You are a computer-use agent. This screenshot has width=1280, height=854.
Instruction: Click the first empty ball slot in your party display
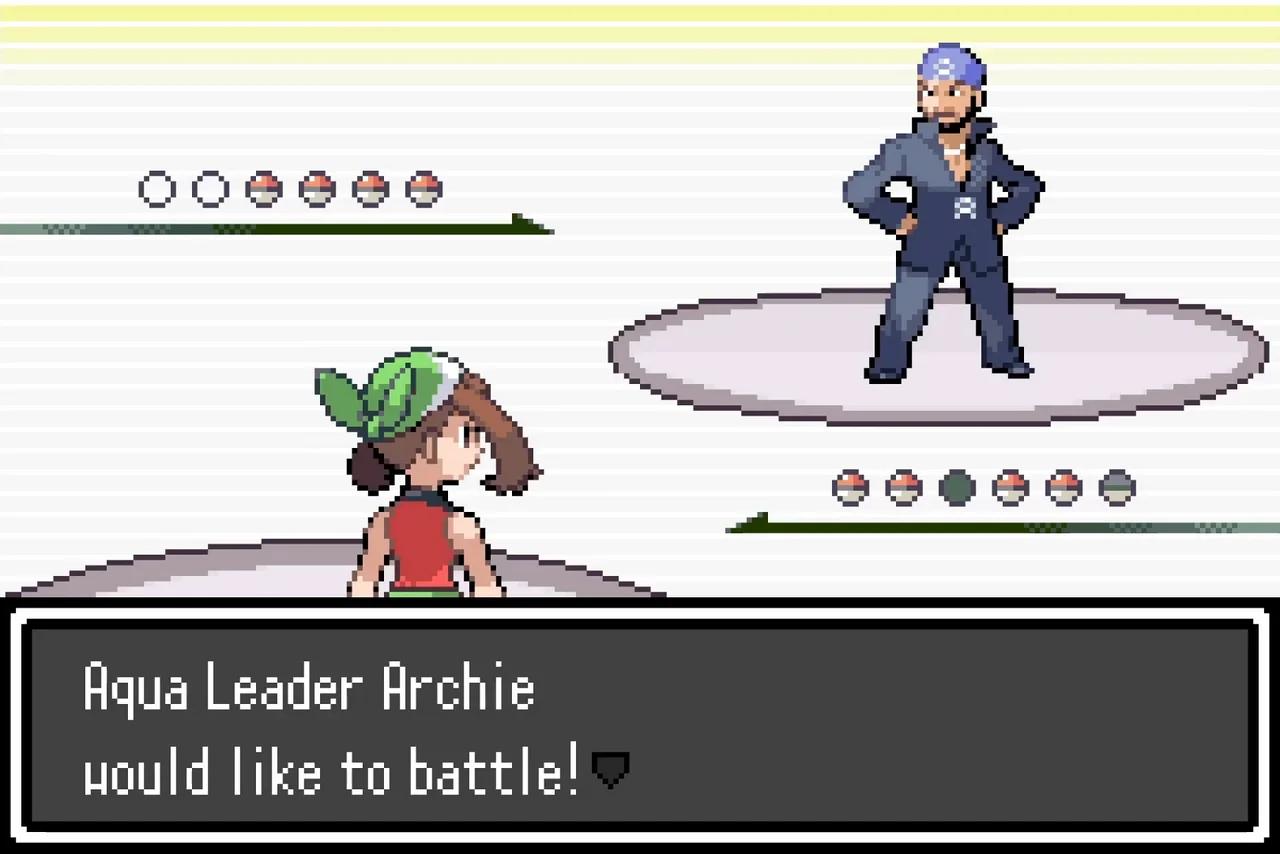(x=157, y=188)
